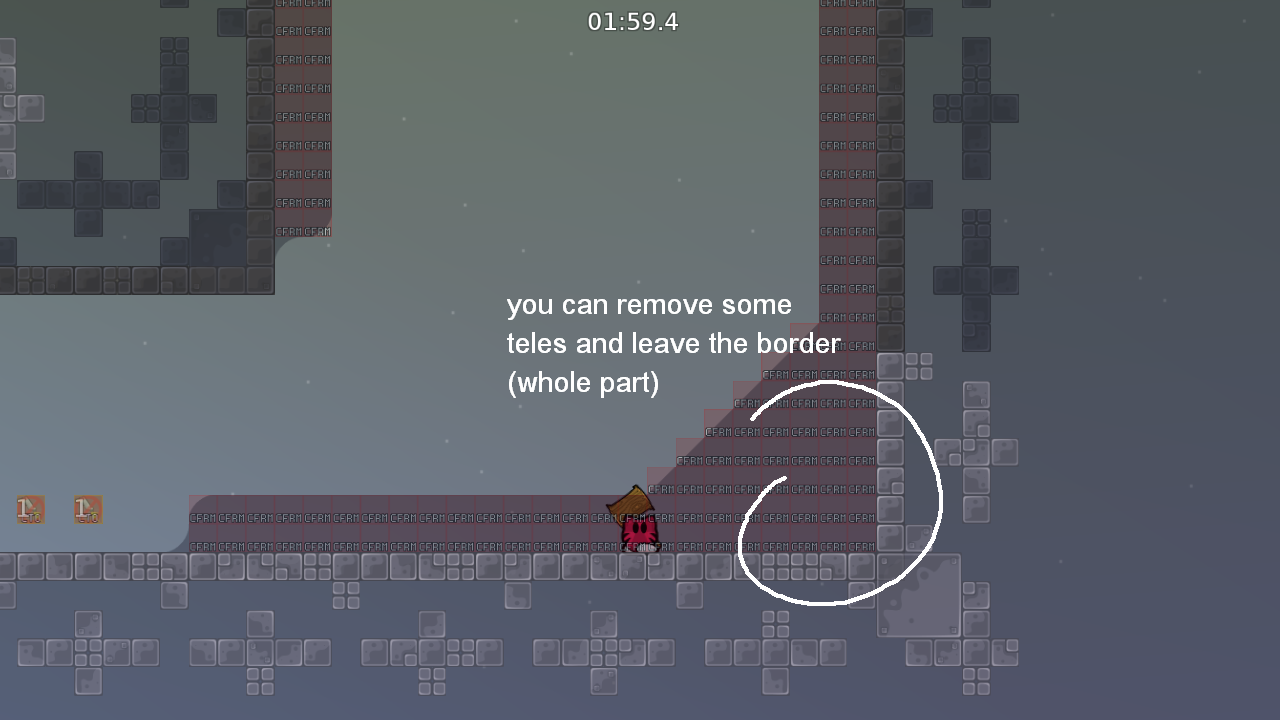The width and height of the screenshot is (1280, 720).
Task: Click the "(whole part)" text line
Action: (x=583, y=382)
